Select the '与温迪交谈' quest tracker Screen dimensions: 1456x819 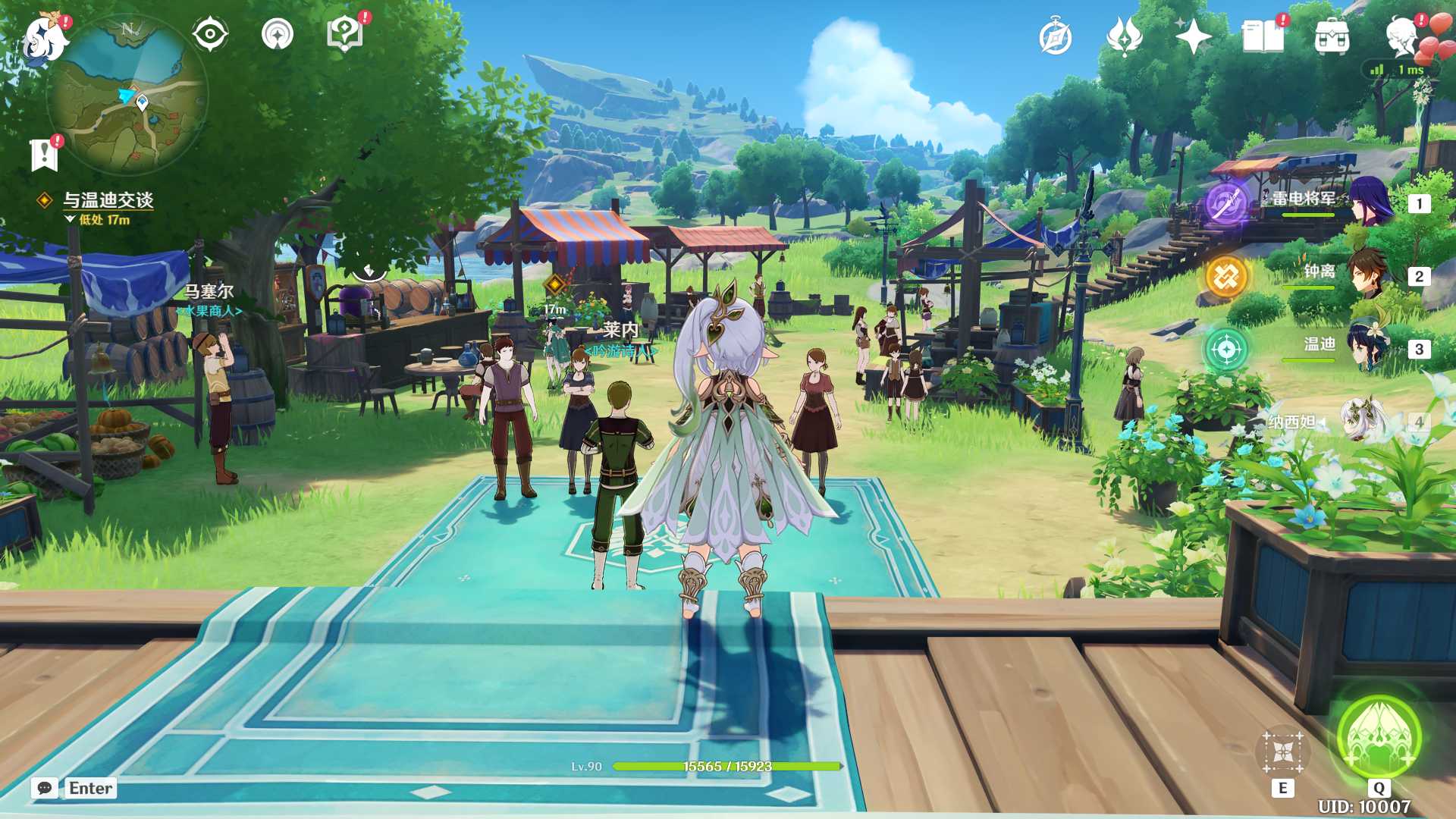pyautogui.click(x=108, y=200)
